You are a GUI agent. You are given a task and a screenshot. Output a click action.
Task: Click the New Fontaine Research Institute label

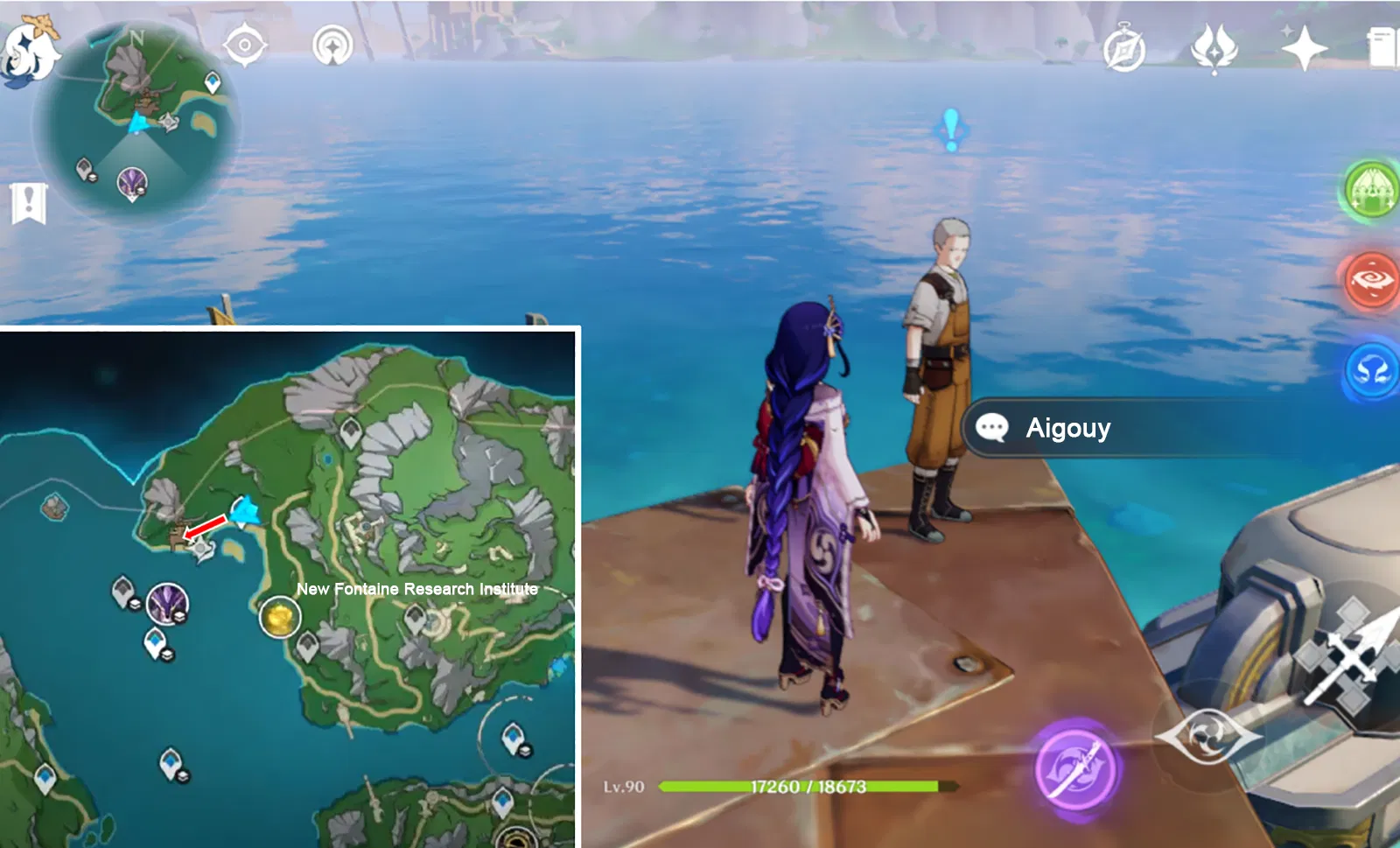pyautogui.click(x=417, y=589)
